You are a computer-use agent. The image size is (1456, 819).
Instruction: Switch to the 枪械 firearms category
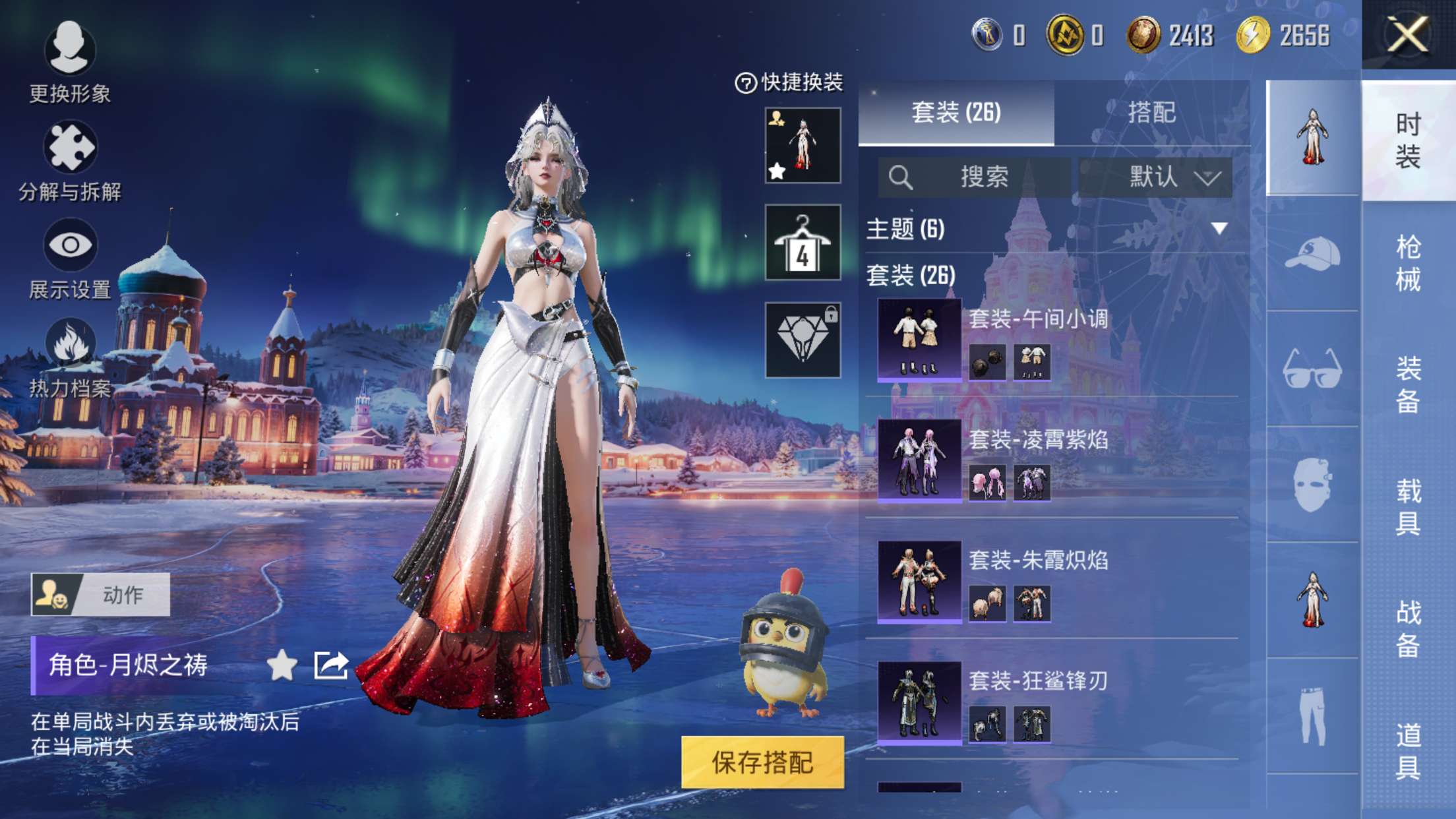1408,262
